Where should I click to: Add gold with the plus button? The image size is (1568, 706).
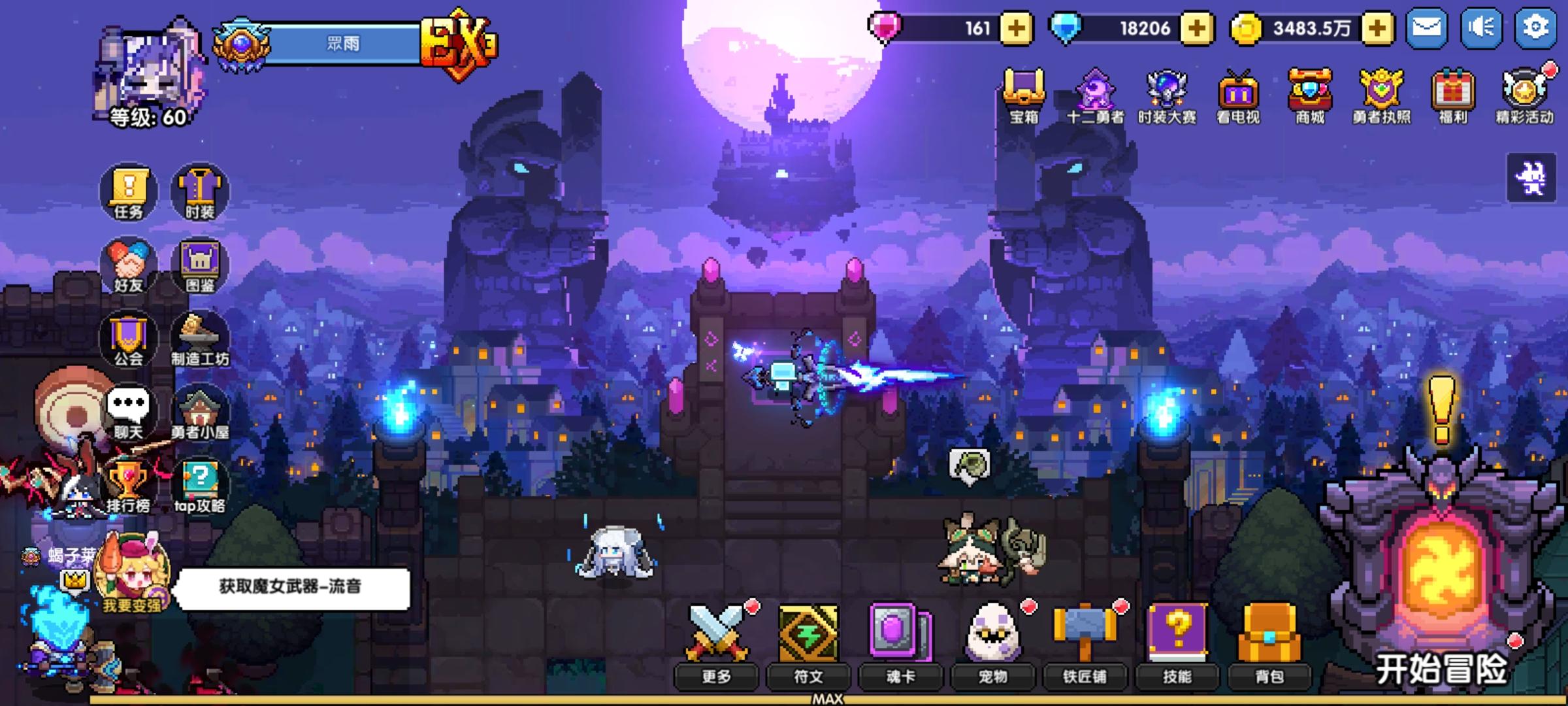pos(1377,27)
